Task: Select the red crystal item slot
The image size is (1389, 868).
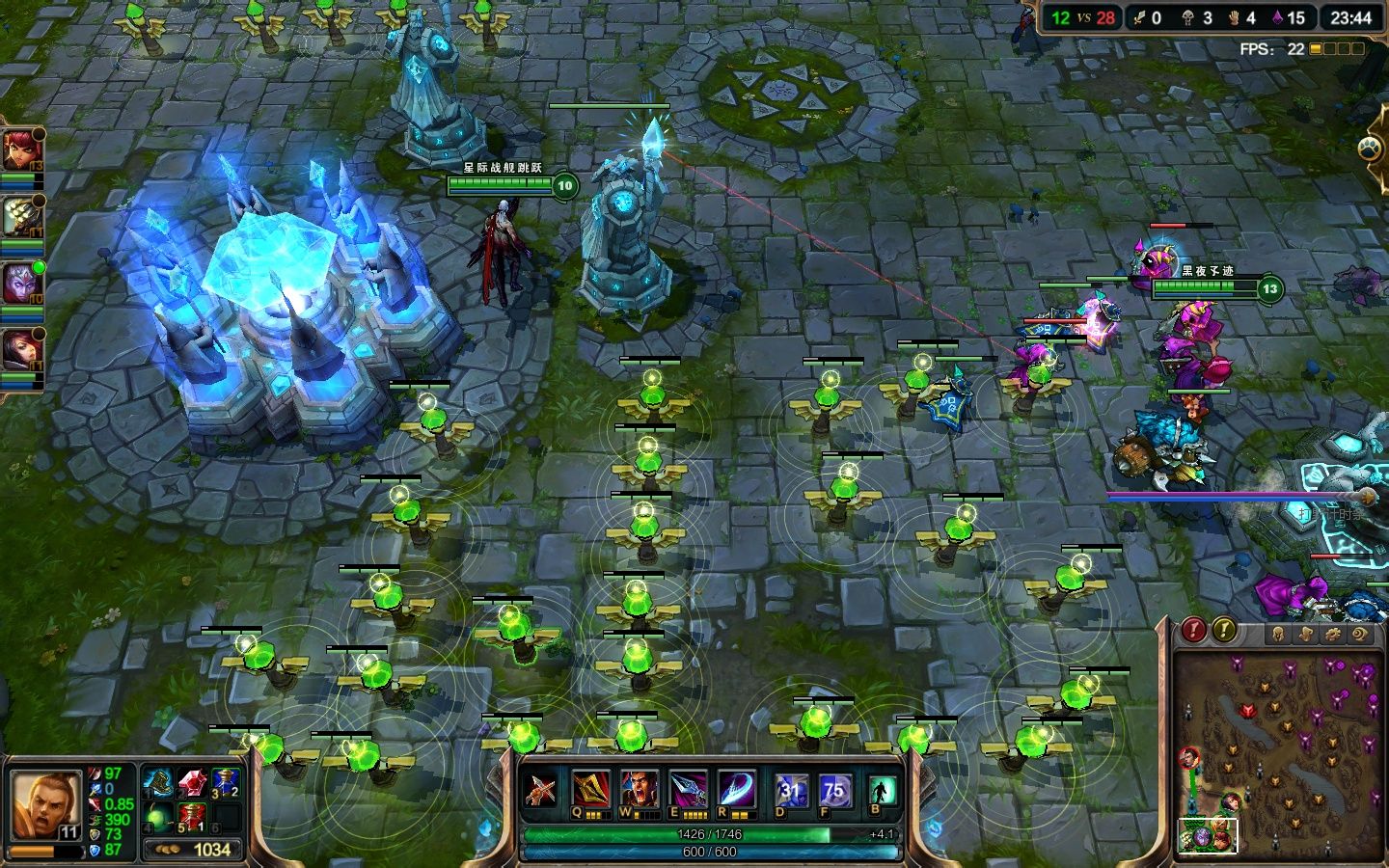Action: [x=192, y=782]
